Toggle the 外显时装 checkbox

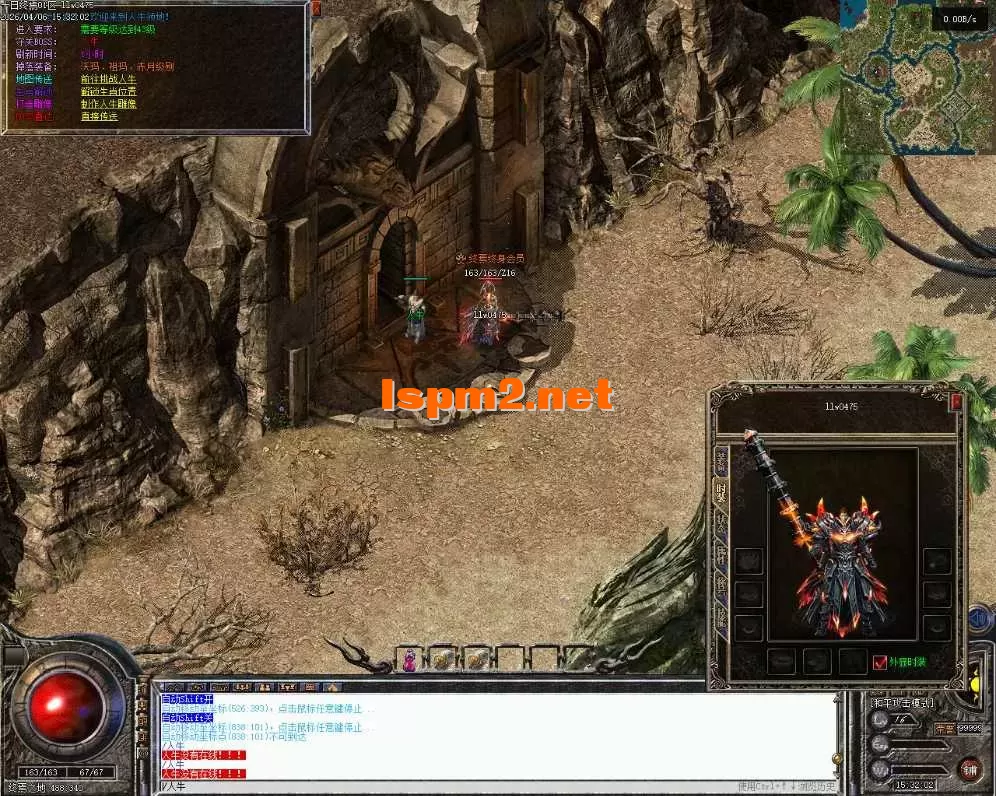880,662
